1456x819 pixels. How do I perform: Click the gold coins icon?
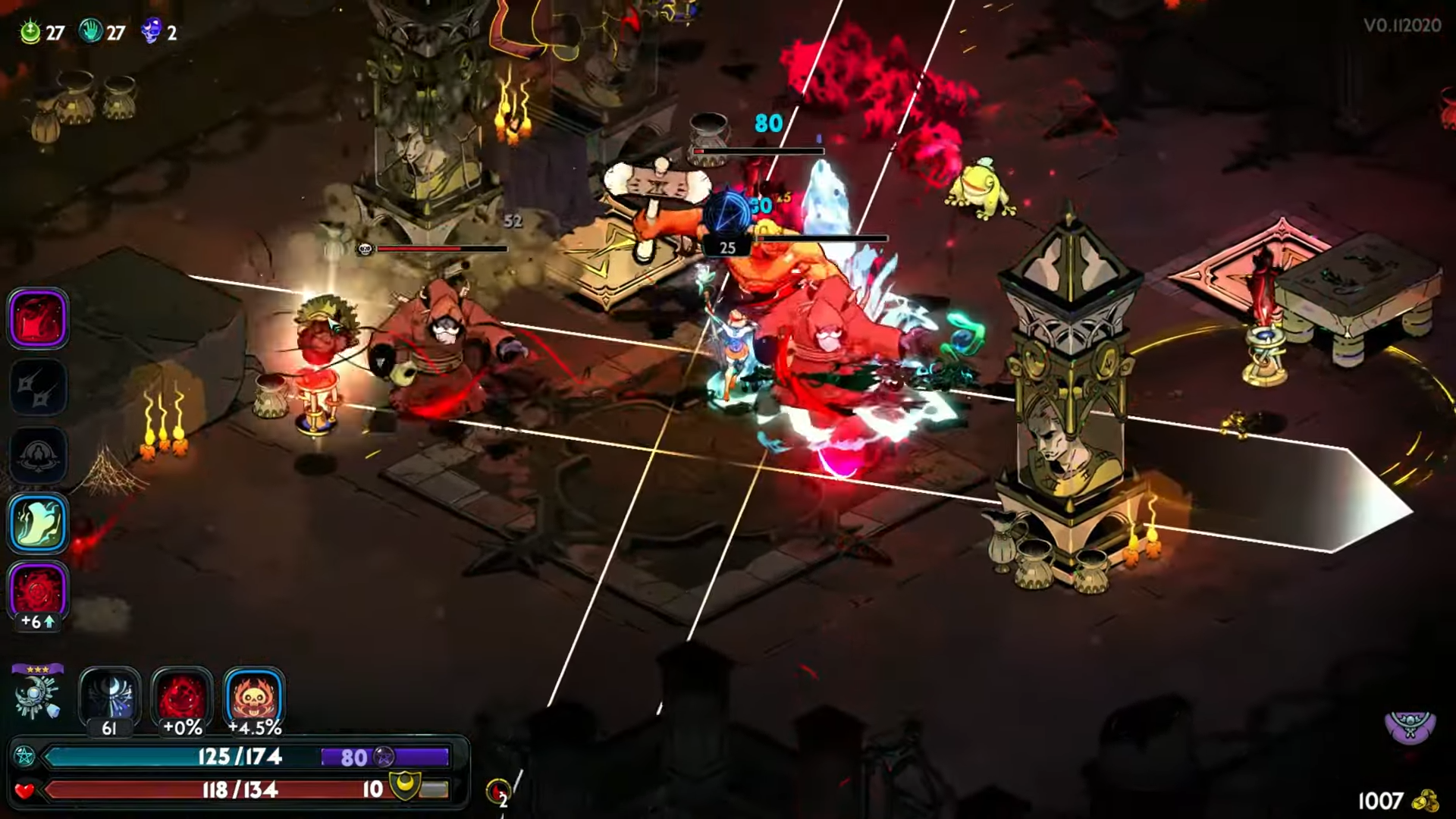point(1427,801)
